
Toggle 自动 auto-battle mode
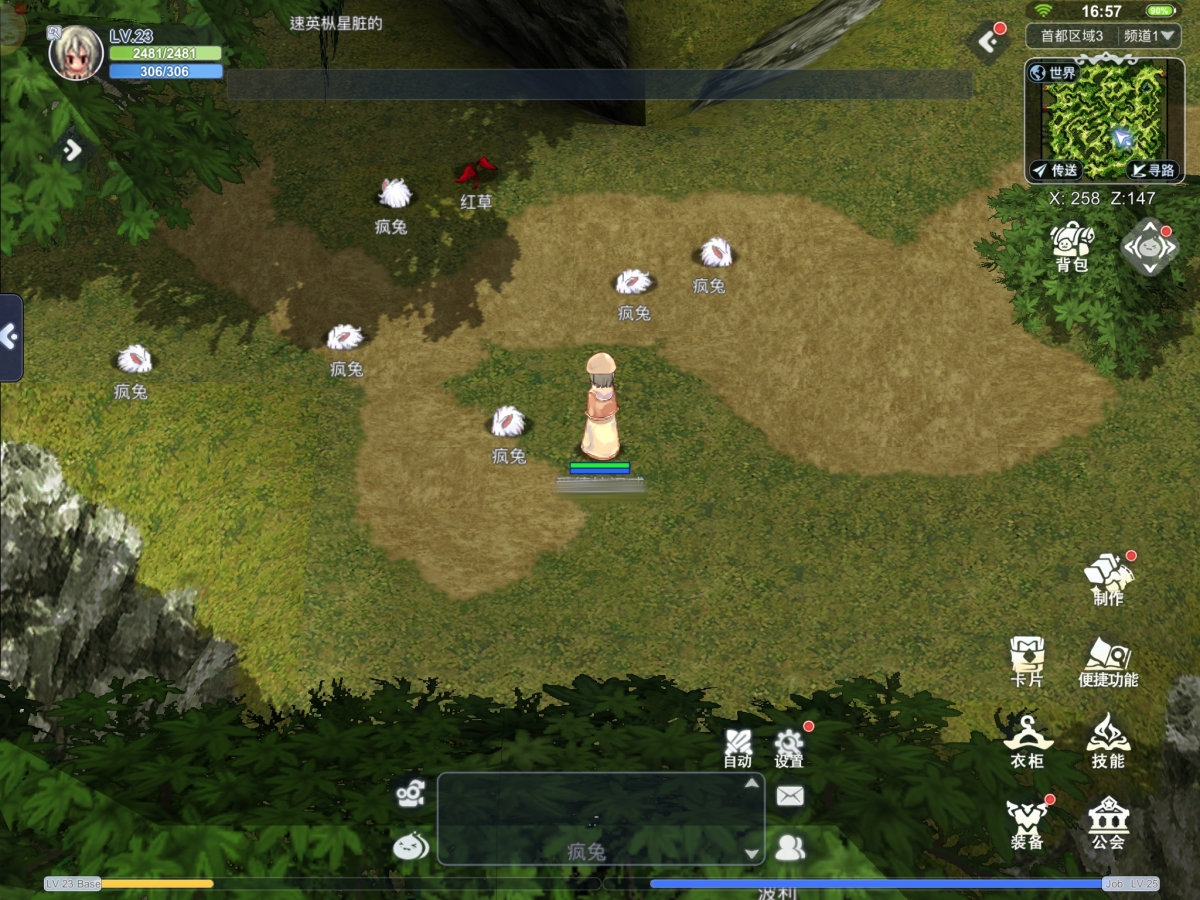pos(738,748)
